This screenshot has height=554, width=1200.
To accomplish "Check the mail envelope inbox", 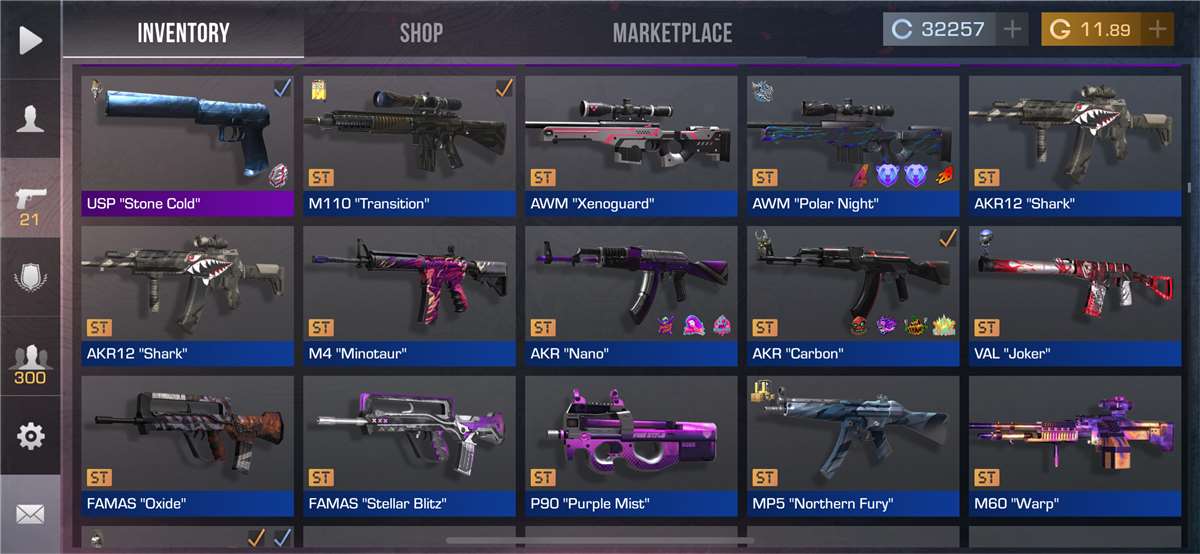I will coord(30,515).
